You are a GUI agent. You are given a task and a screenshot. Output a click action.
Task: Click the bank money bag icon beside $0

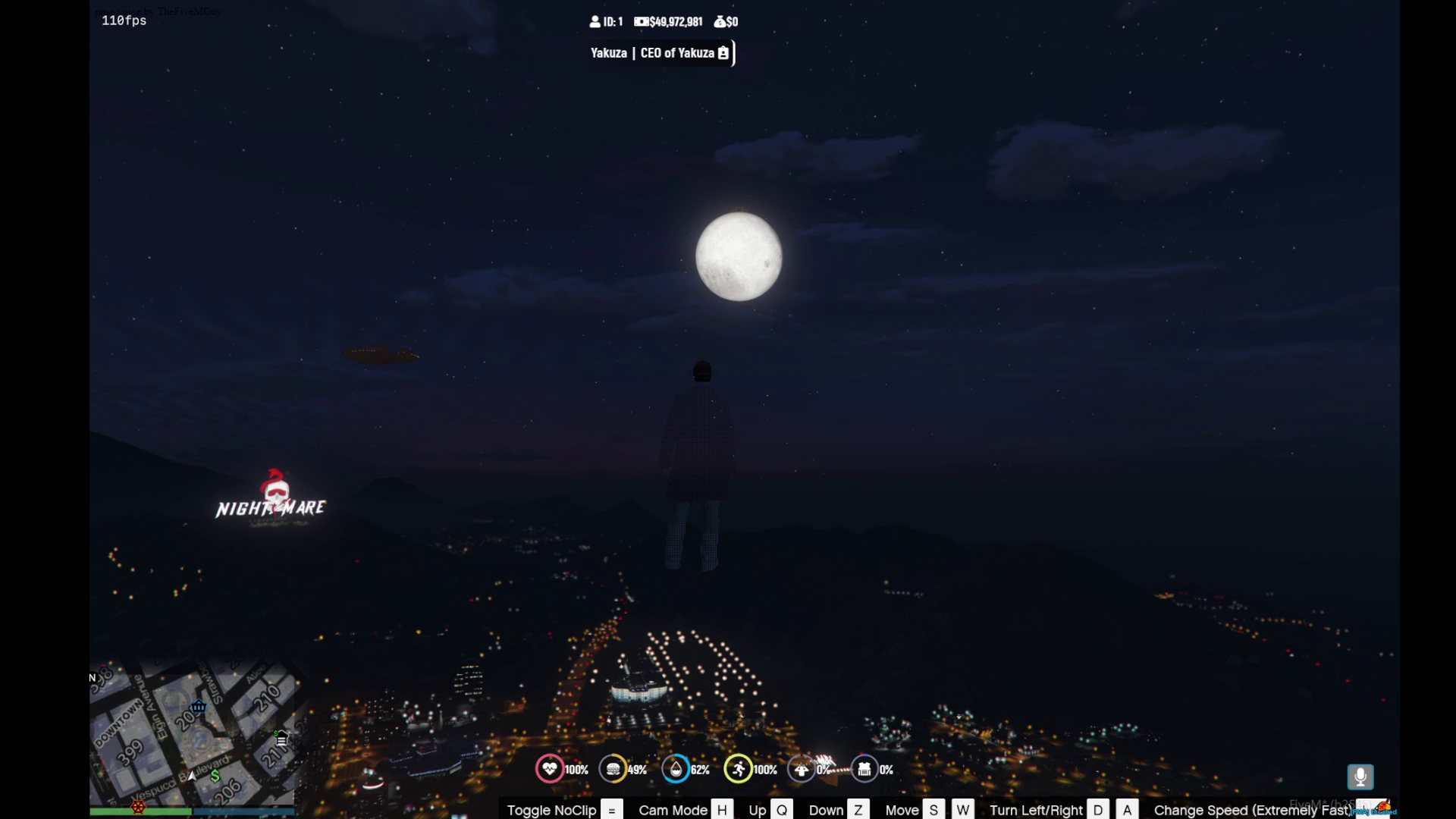pyautogui.click(x=719, y=22)
